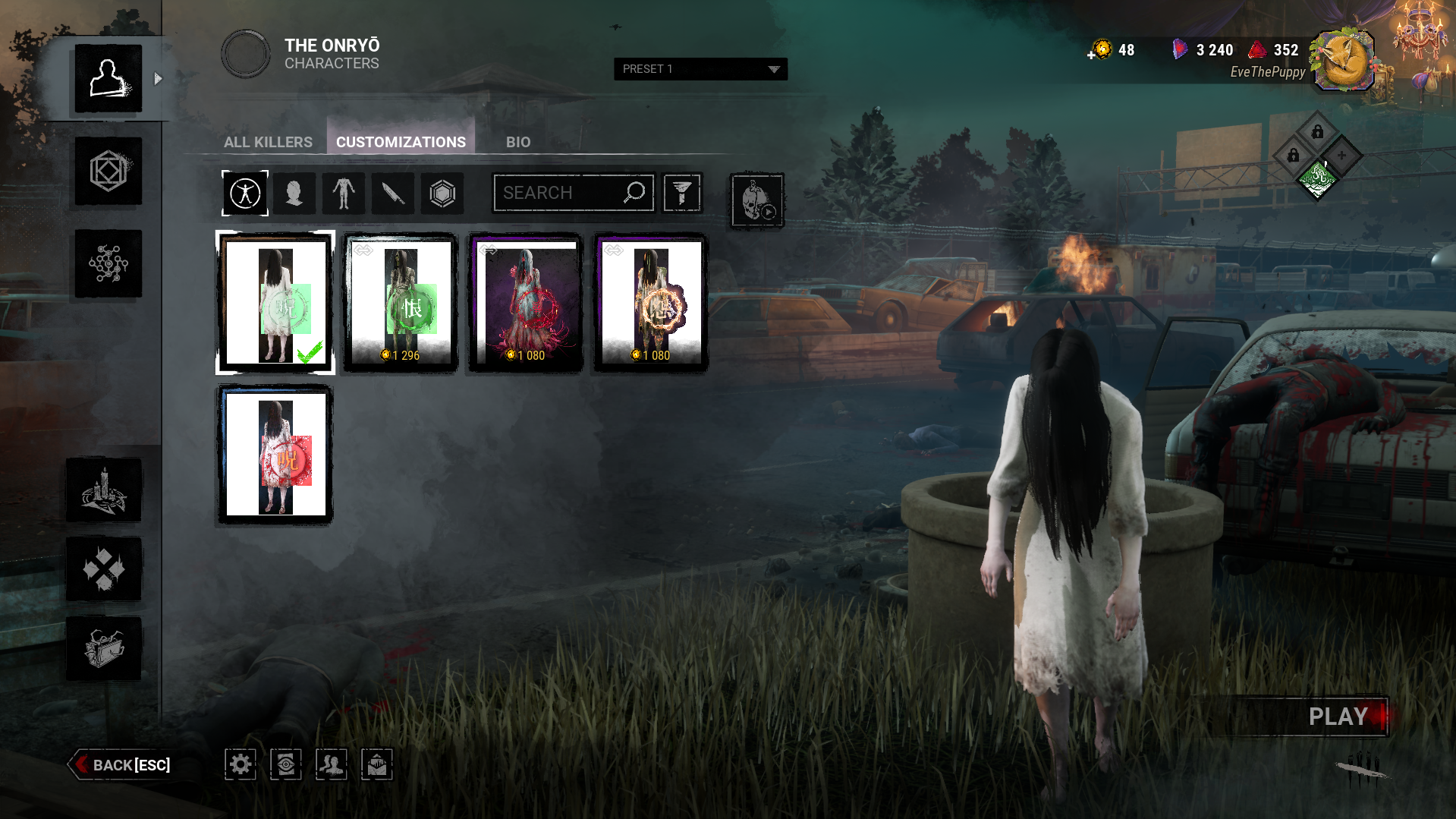Select the weapon customization filter
The width and height of the screenshot is (1456, 819).
(392, 194)
